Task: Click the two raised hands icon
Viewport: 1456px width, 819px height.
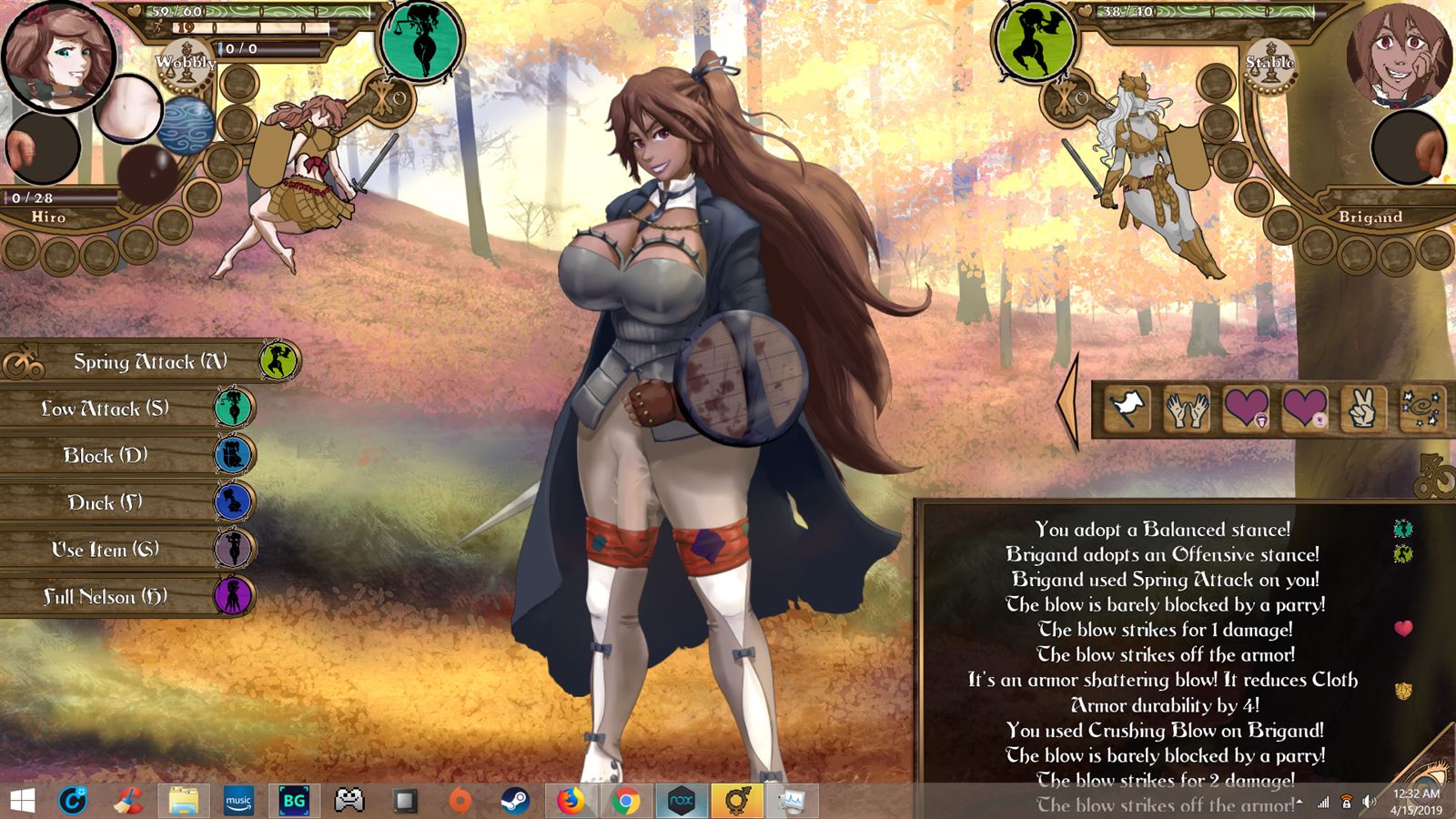Action: point(1187,409)
